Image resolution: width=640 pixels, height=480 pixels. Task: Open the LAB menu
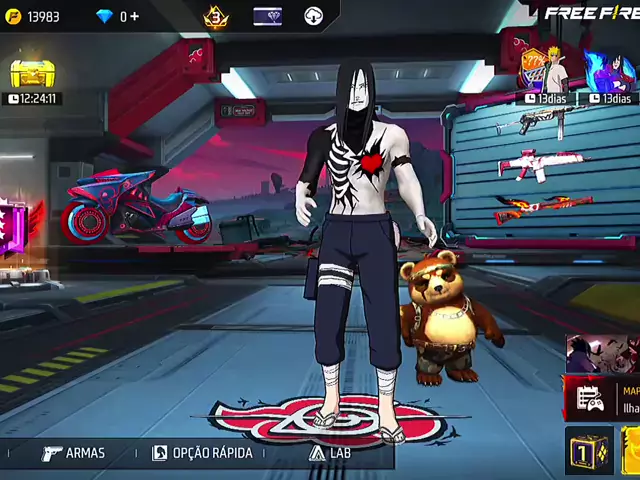330,453
